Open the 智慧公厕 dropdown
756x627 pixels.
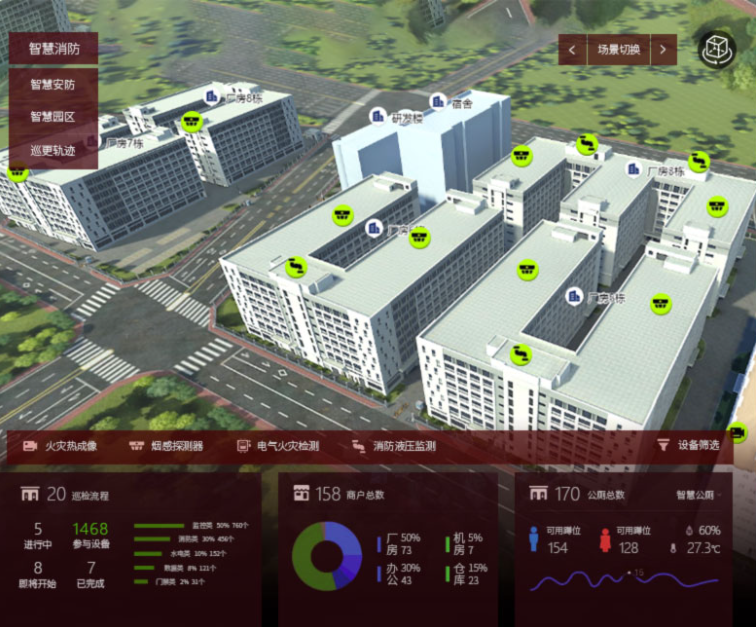[698, 494]
